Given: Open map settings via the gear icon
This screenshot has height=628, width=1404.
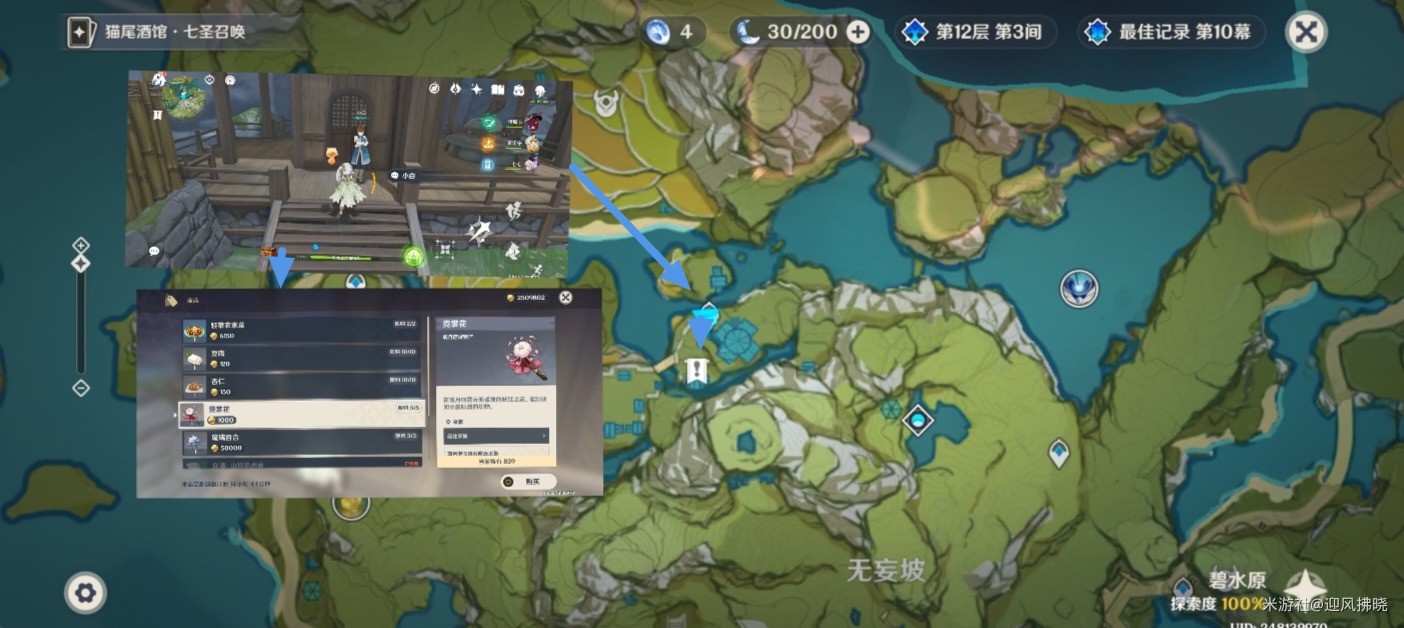Looking at the screenshot, I should pos(85,593).
